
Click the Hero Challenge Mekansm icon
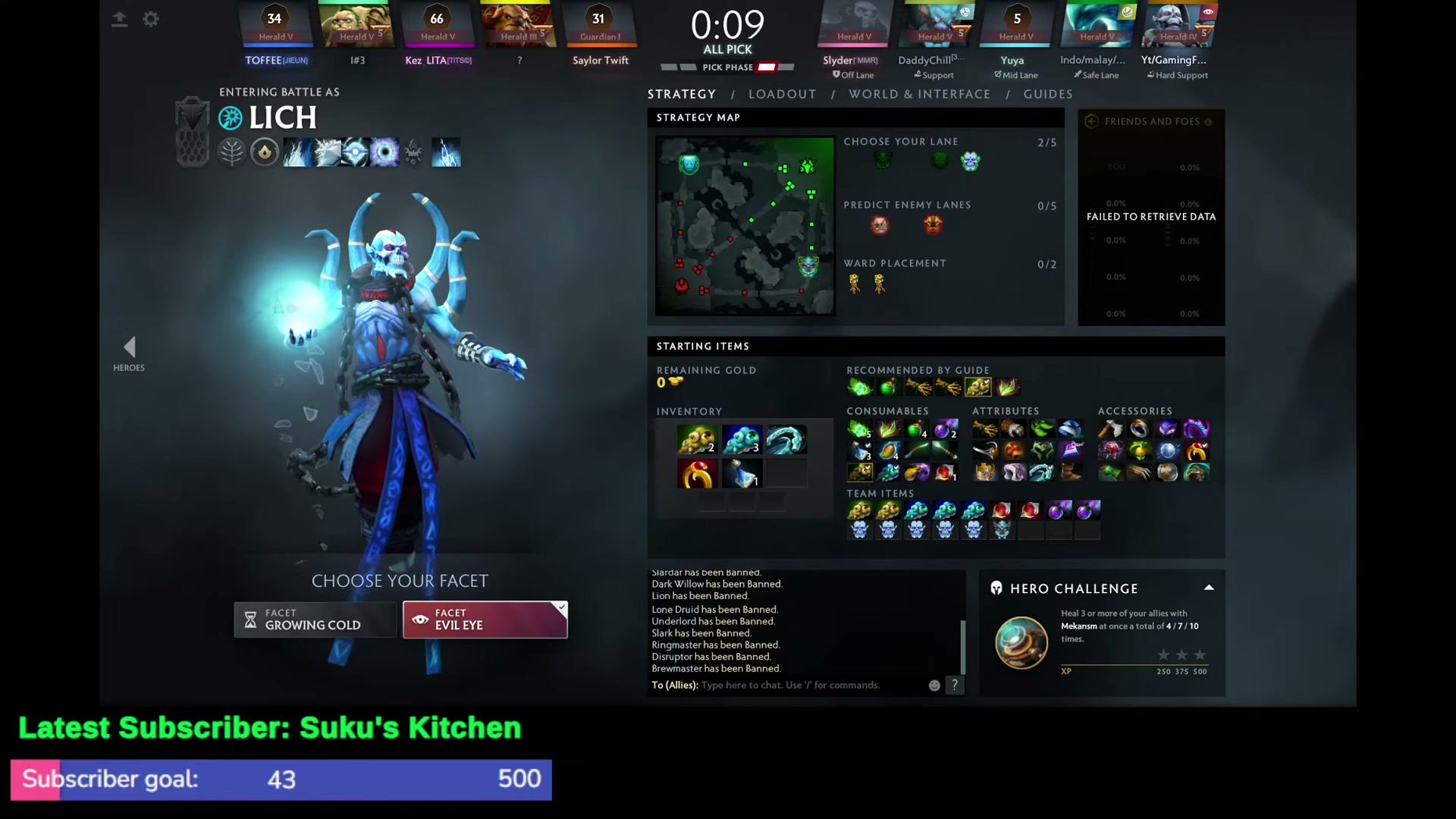coord(1021,641)
